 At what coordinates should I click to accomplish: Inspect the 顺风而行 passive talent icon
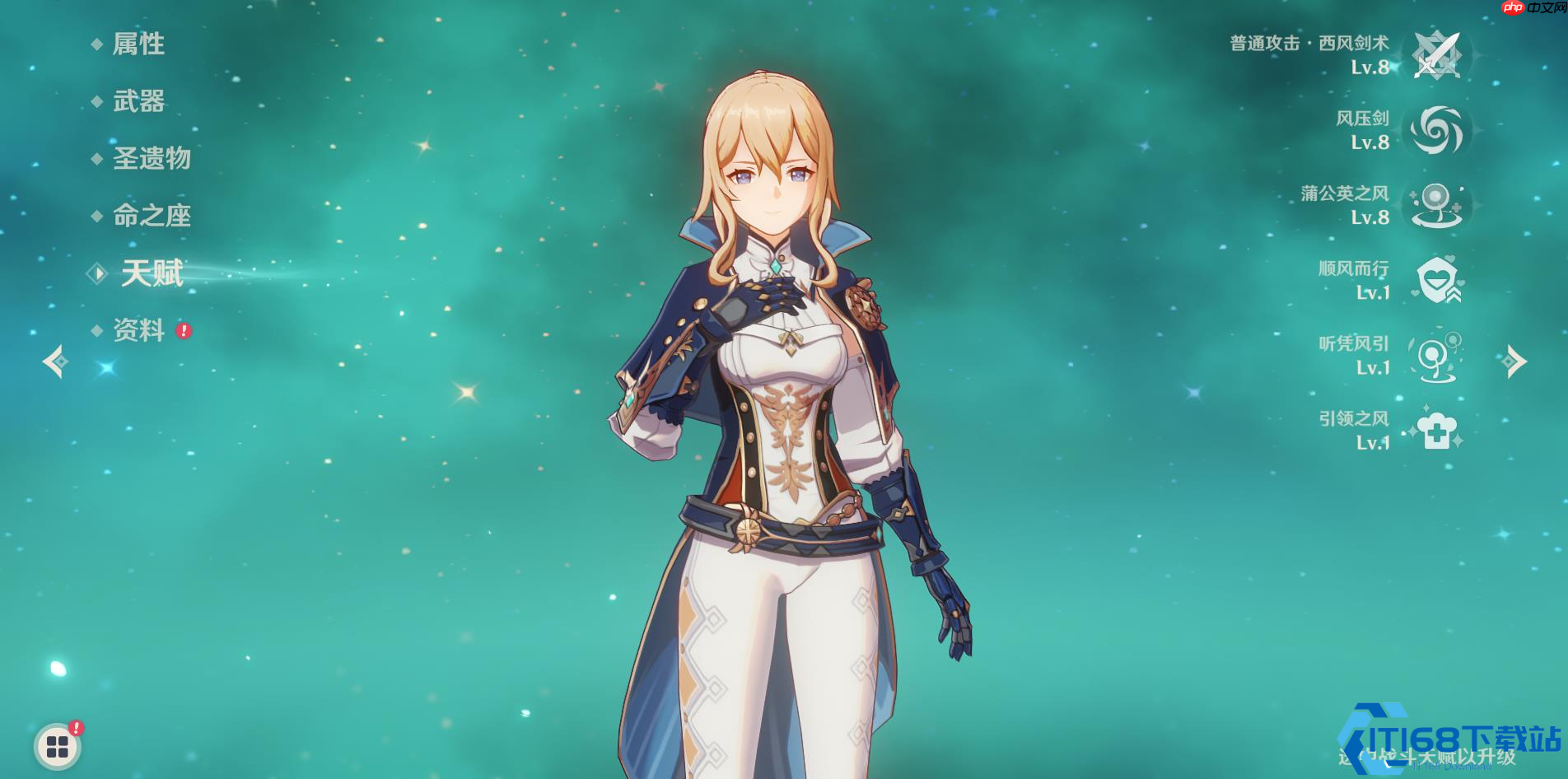click(x=1436, y=280)
